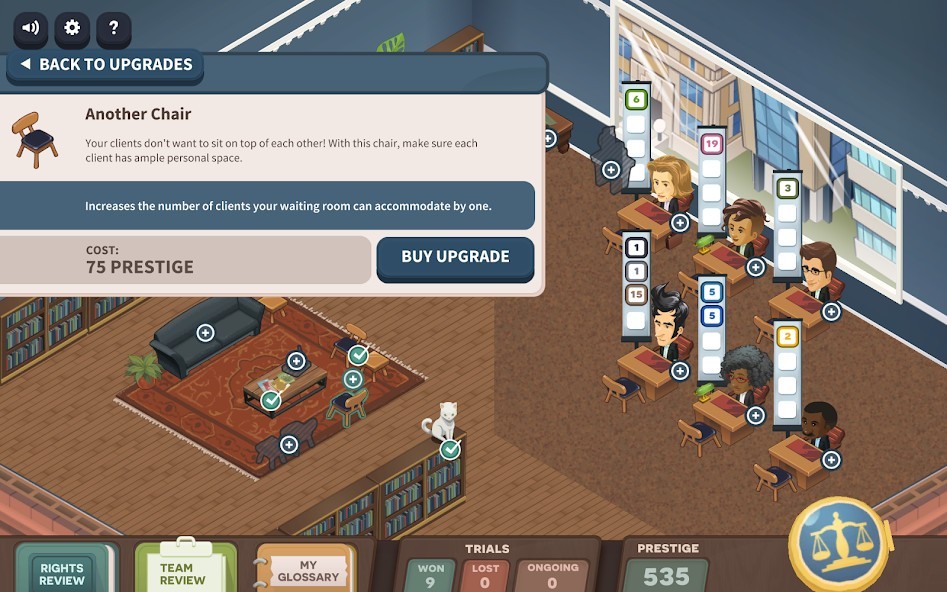The image size is (947, 592).
Task: Select the checkmark marker on the cat
Action: click(451, 449)
